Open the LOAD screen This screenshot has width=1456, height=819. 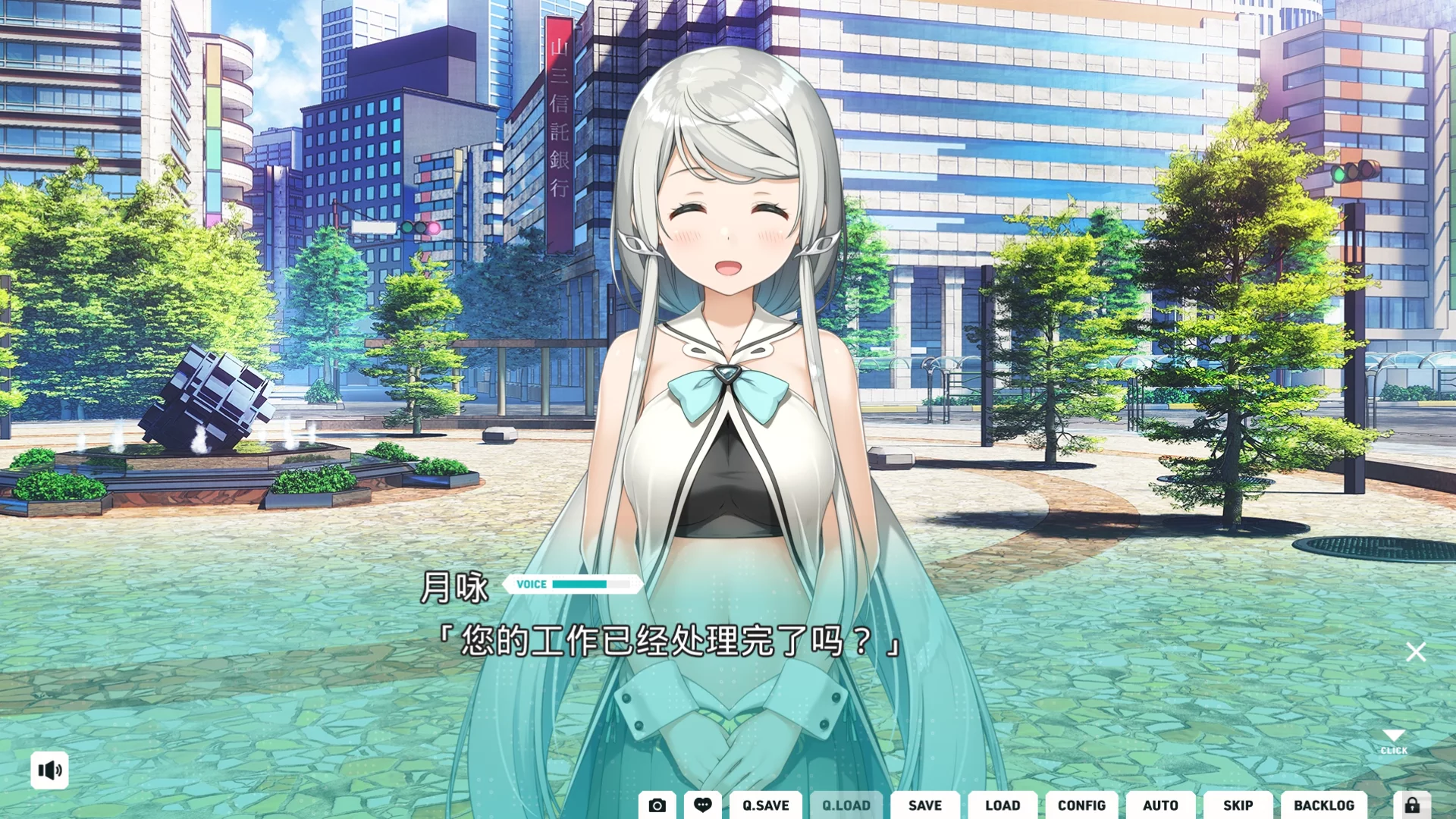coord(1003,806)
